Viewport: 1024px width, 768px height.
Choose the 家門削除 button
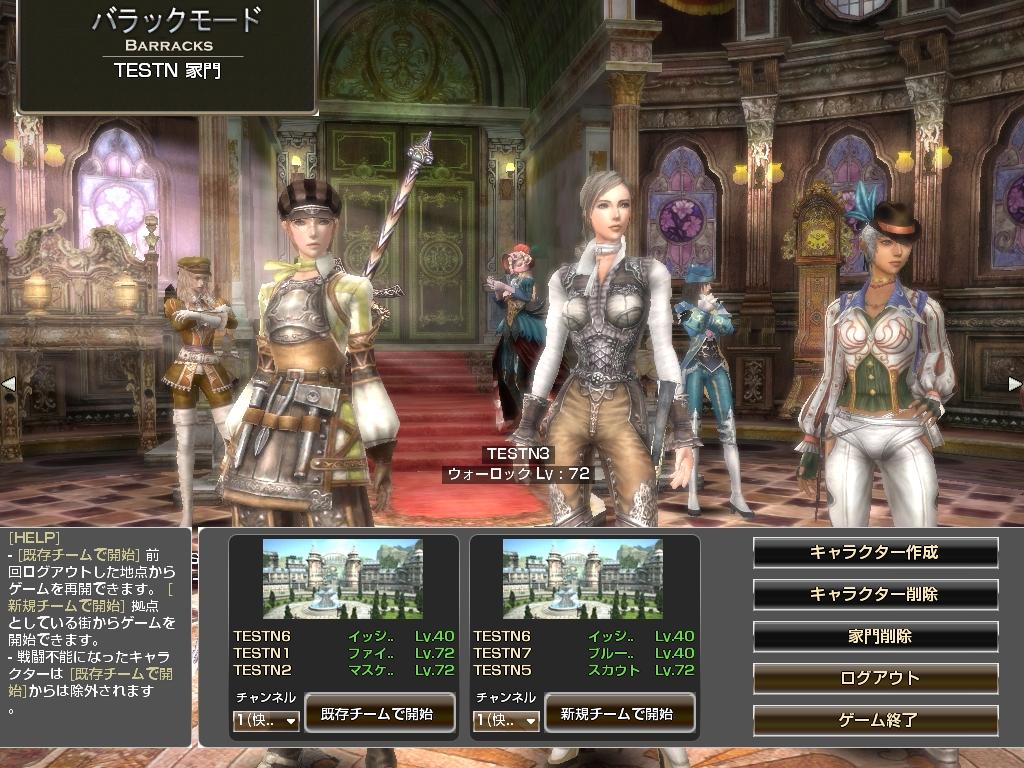click(875, 636)
